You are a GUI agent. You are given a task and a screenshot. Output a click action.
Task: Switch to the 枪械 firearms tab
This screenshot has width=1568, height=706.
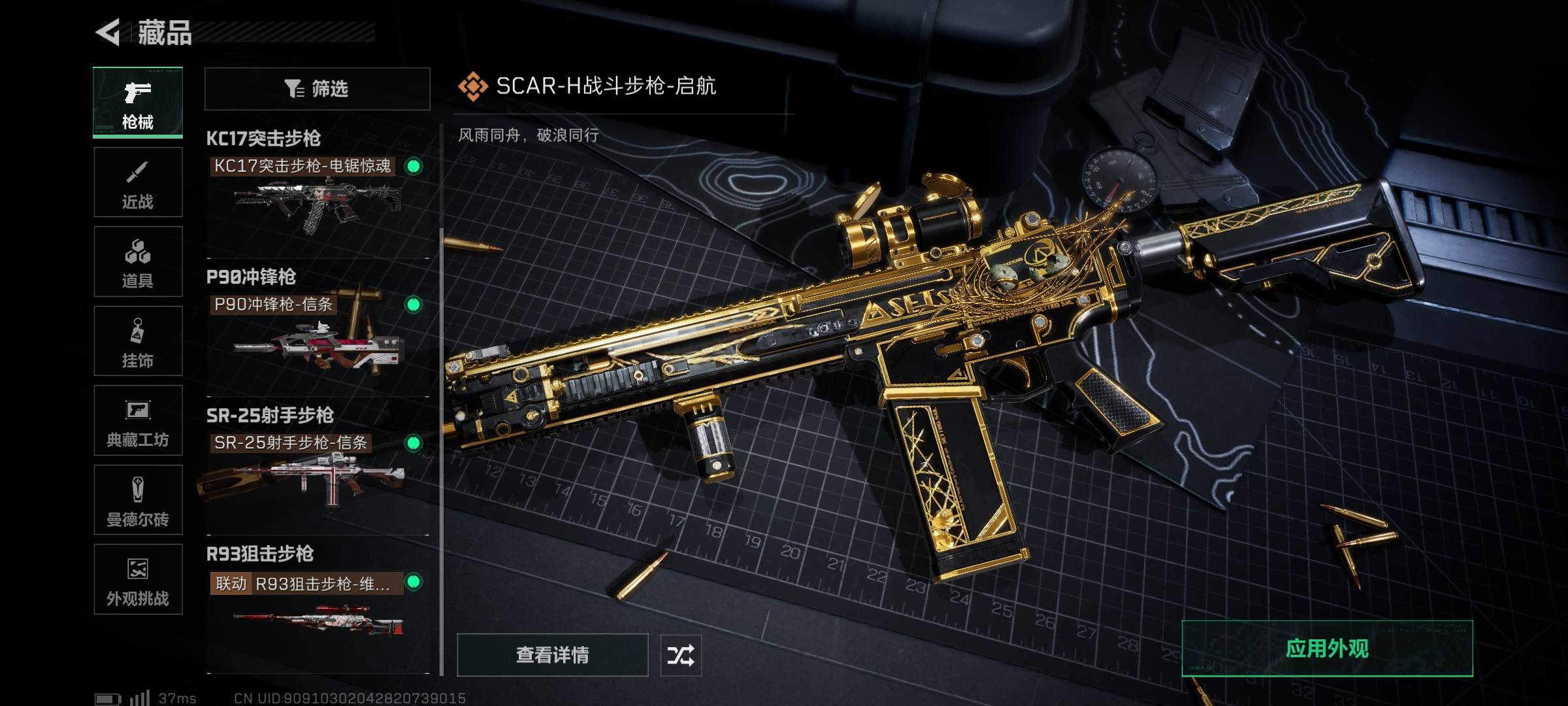(x=138, y=103)
